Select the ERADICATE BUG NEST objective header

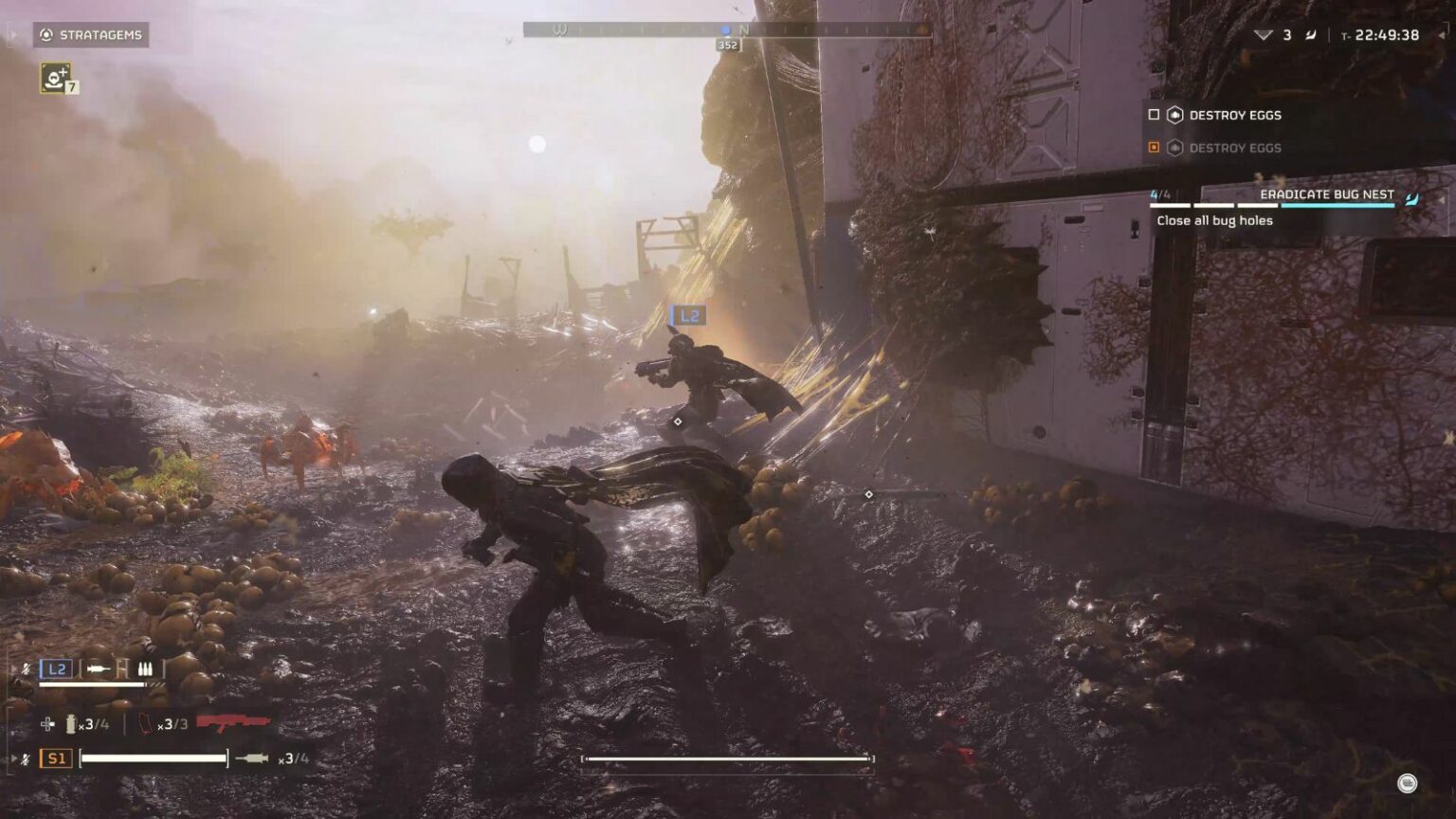coord(1325,195)
